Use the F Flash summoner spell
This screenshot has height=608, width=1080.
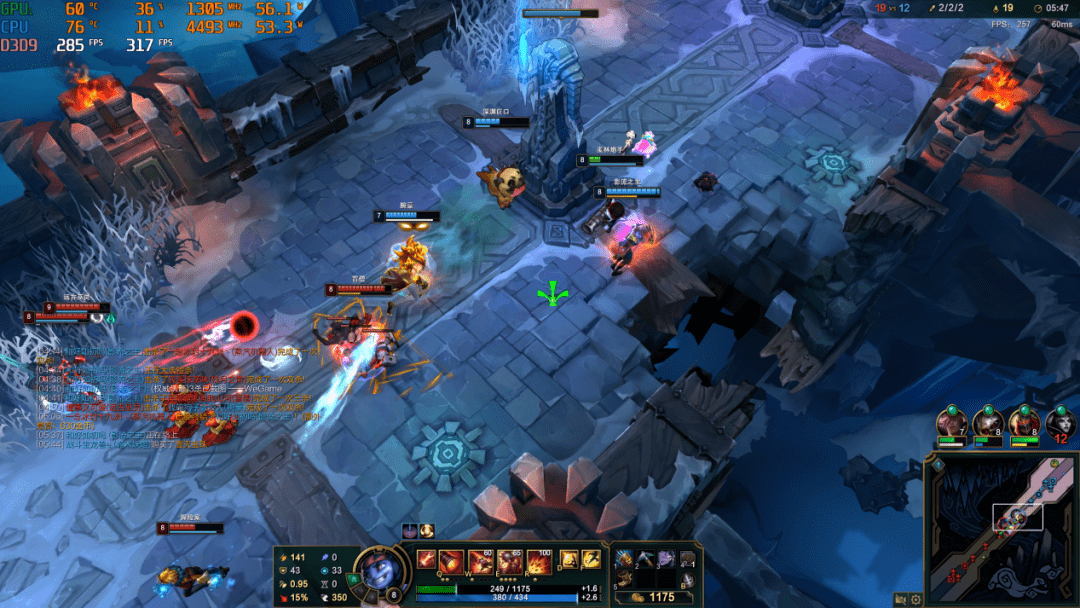(x=591, y=560)
